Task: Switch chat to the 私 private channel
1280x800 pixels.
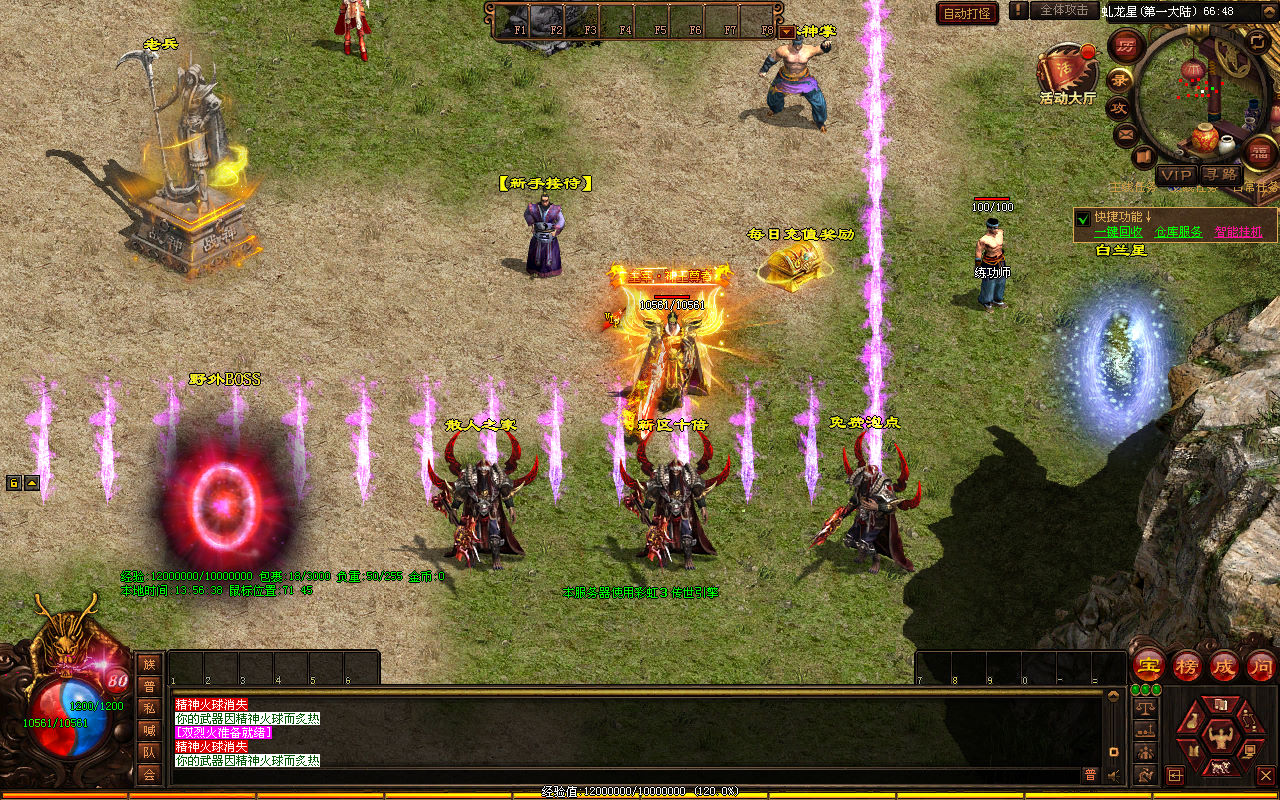Action: coord(149,708)
